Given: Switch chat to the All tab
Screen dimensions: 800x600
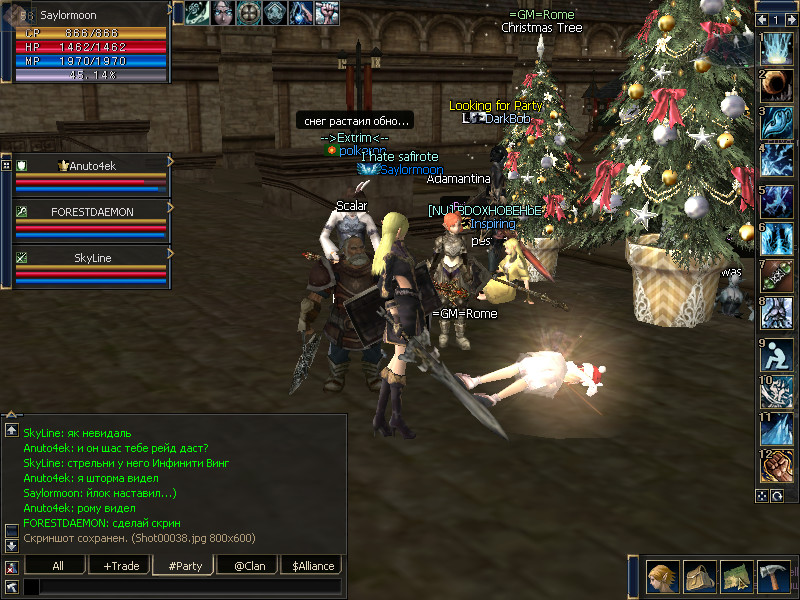Looking at the screenshot, I should point(57,566).
